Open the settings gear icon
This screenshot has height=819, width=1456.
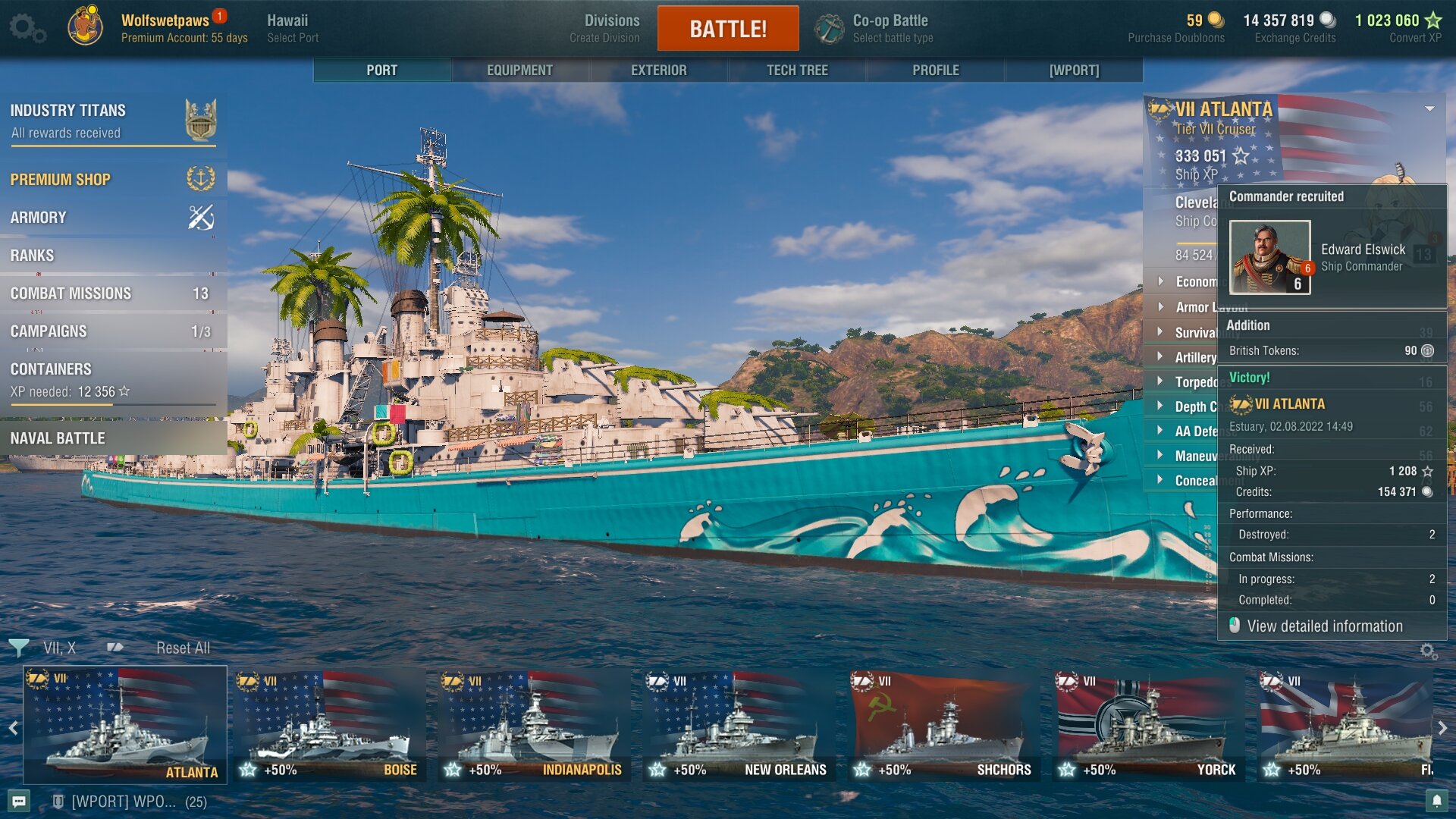(26, 29)
